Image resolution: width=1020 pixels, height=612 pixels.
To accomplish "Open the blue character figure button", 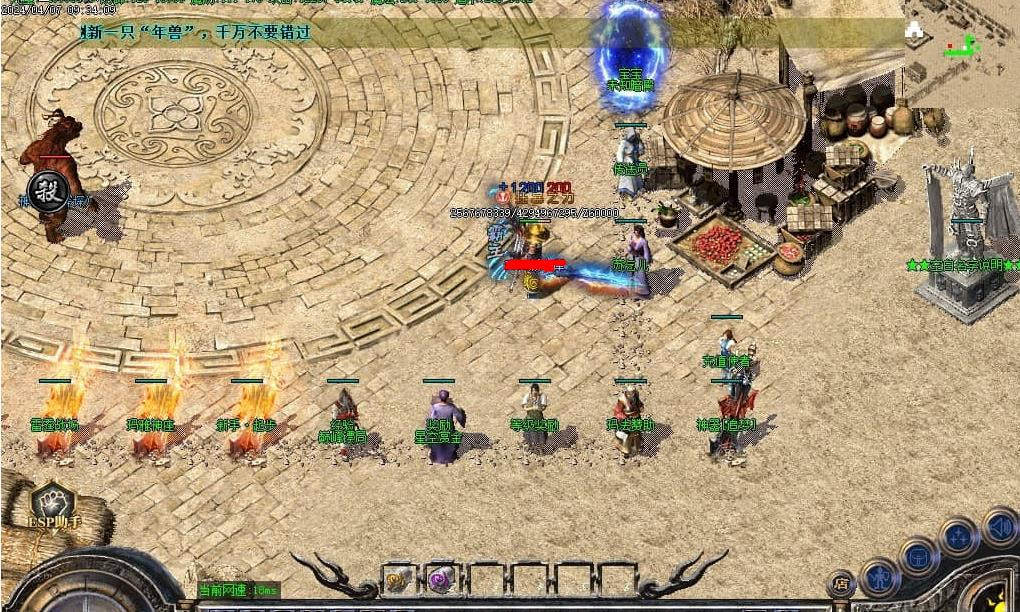I will coord(880,577).
